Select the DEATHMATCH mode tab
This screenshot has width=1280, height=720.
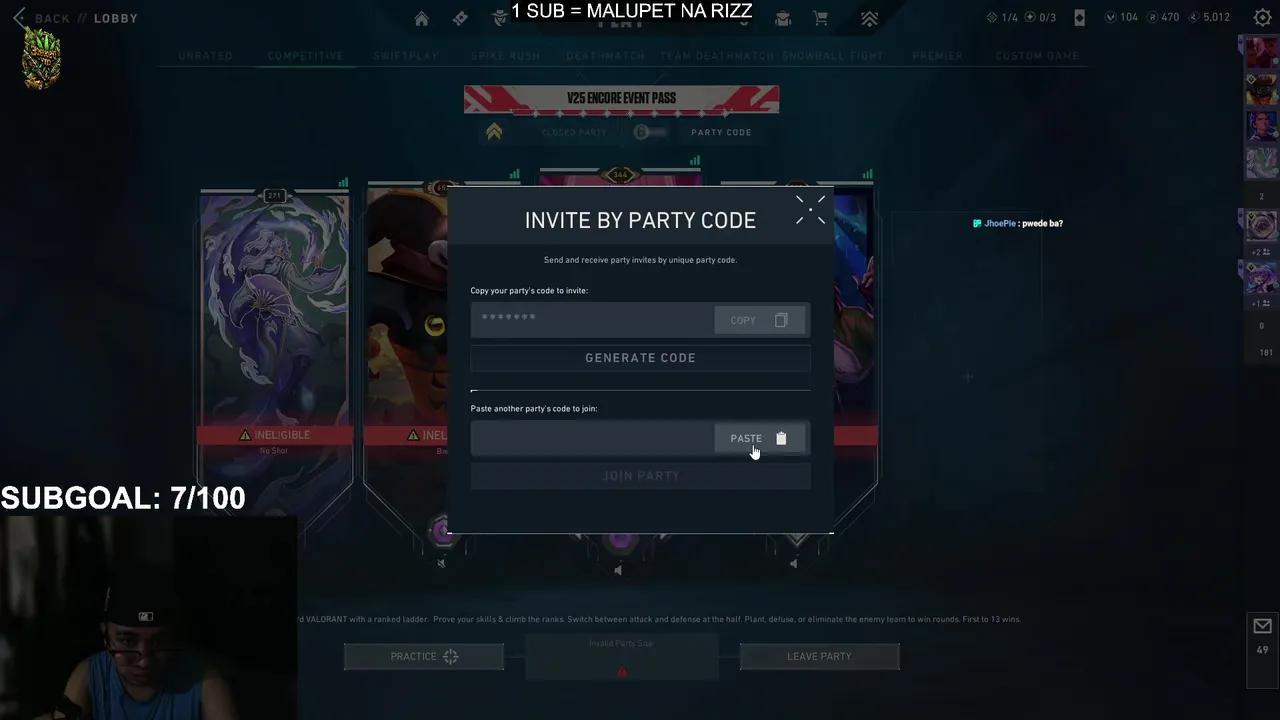604,56
